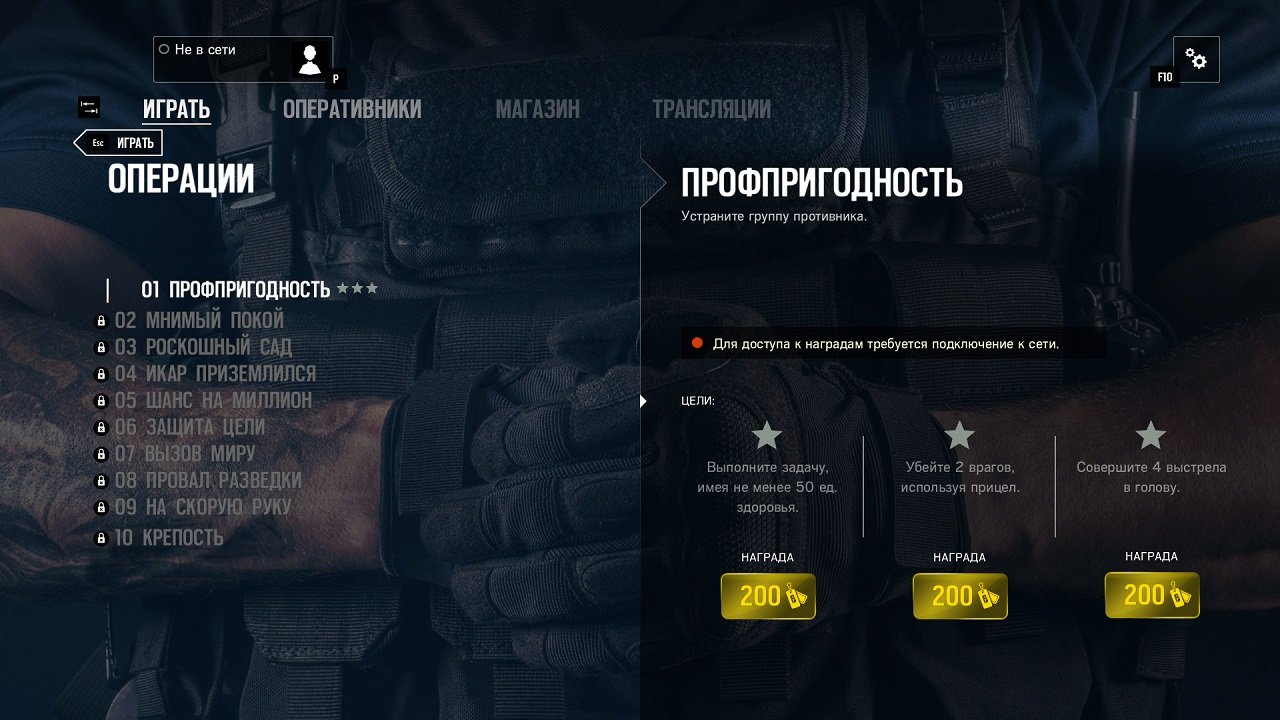The width and height of the screenshot is (1280, 720).
Task: Click the three stars beside 01 ПРОФПРИГОДНОСТЬ
Action: pos(356,288)
